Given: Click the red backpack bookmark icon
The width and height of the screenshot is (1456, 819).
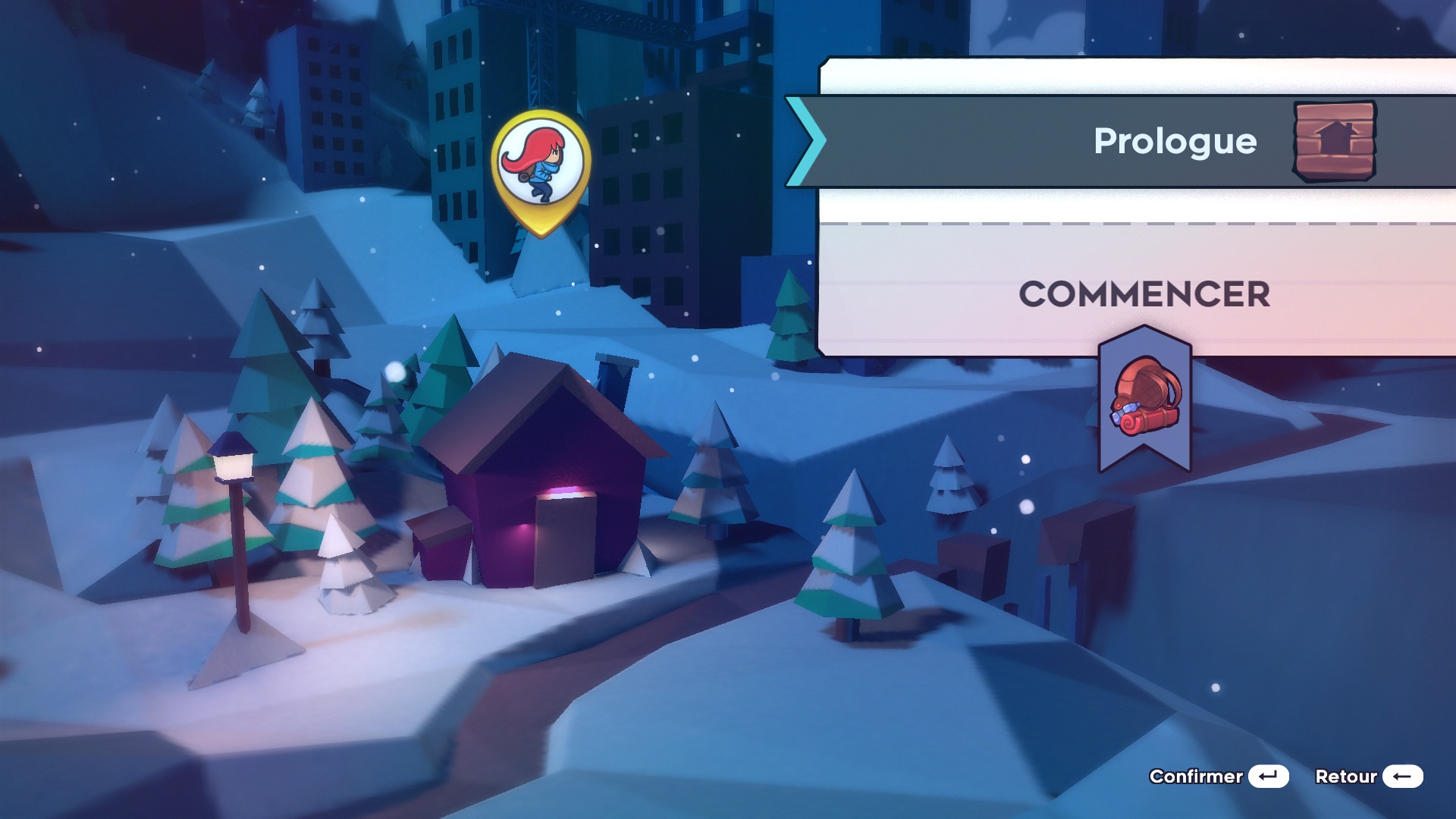Looking at the screenshot, I should (x=1145, y=400).
